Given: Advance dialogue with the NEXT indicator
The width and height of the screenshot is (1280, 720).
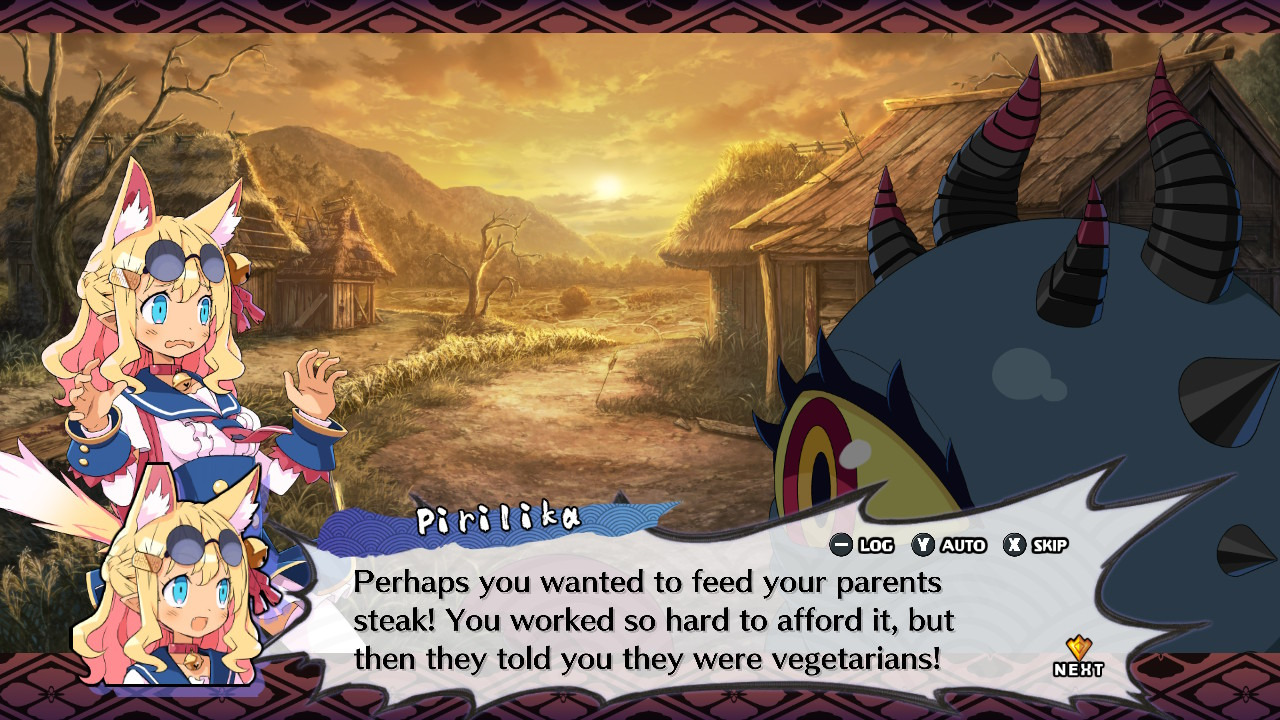Looking at the screenshot, I should 1078,659.
